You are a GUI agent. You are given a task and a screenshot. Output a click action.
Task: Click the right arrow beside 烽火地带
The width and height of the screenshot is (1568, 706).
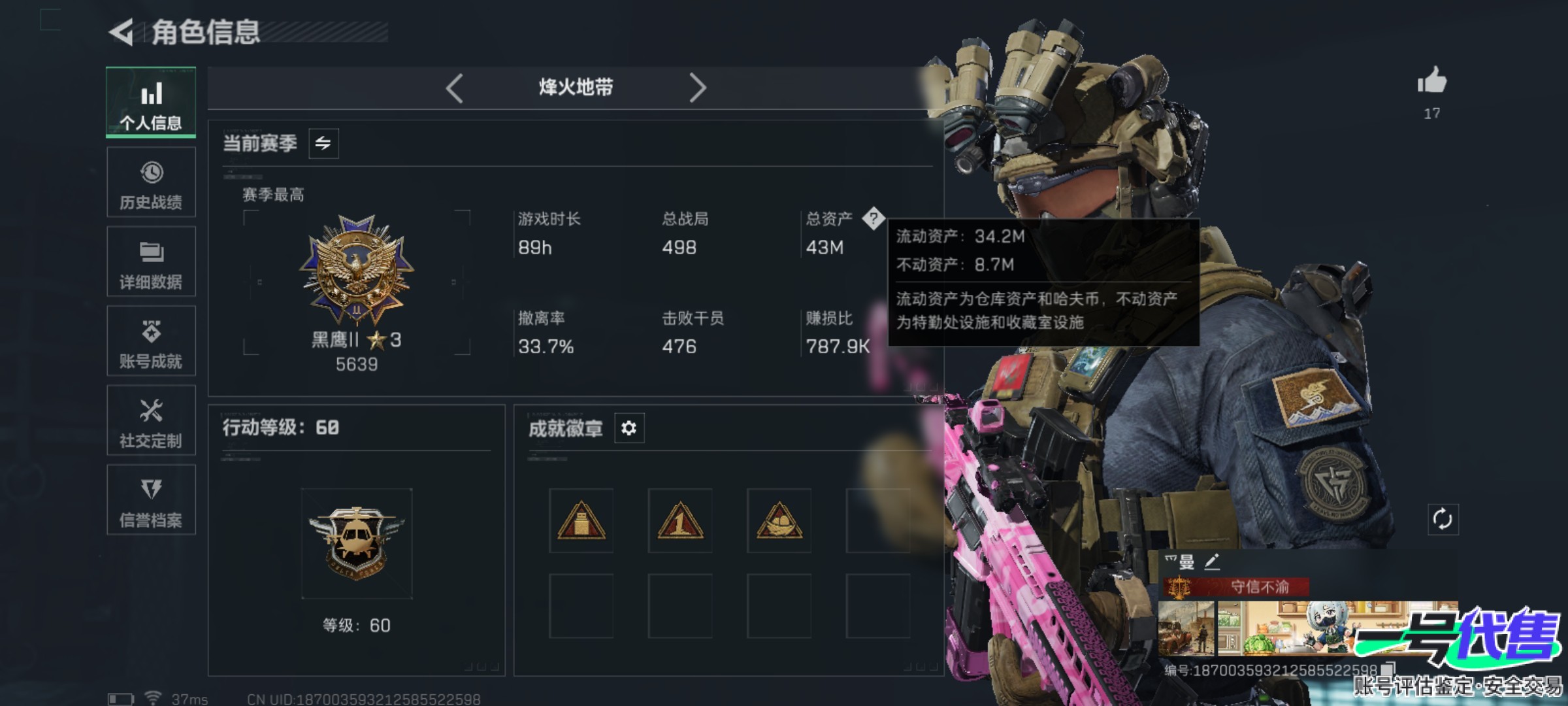697,88
